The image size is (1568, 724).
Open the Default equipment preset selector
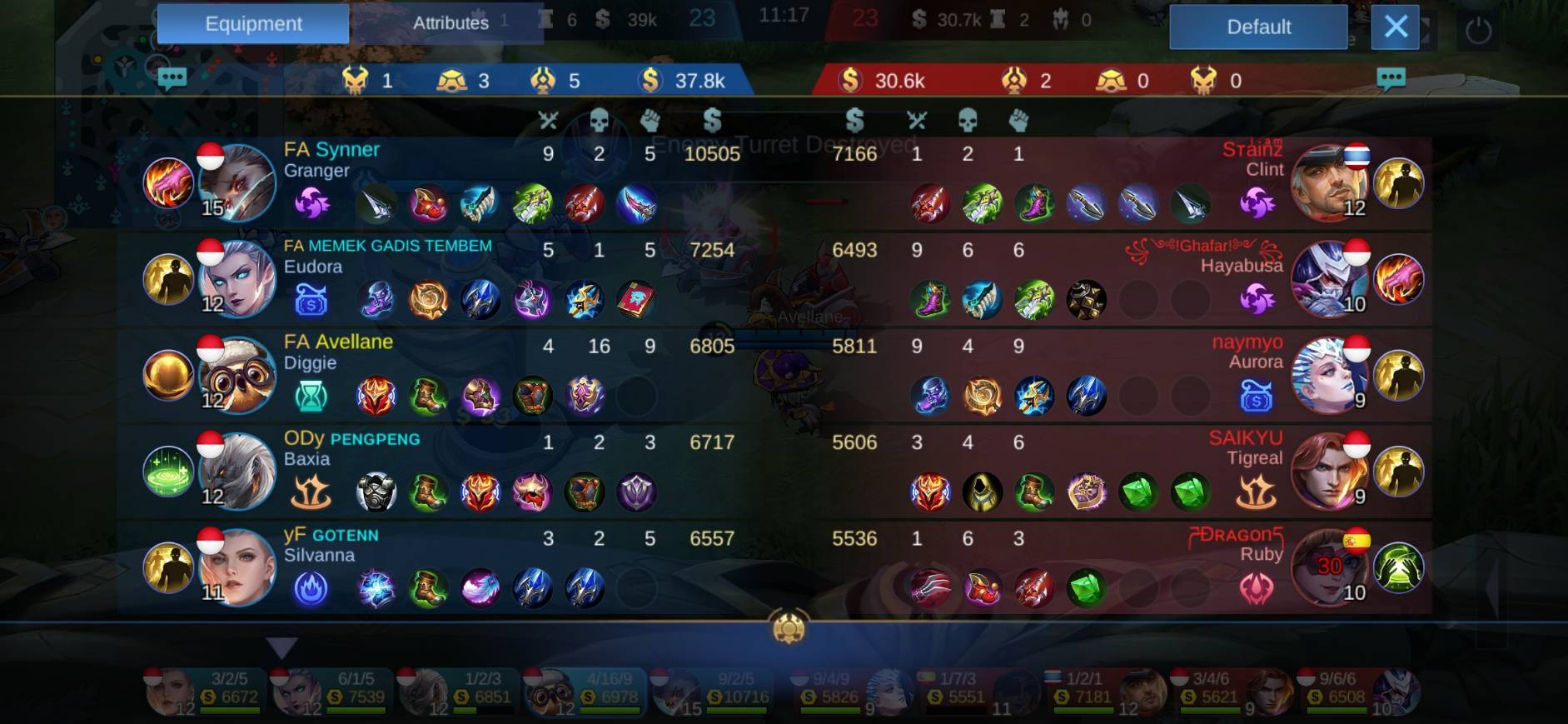1258,27
